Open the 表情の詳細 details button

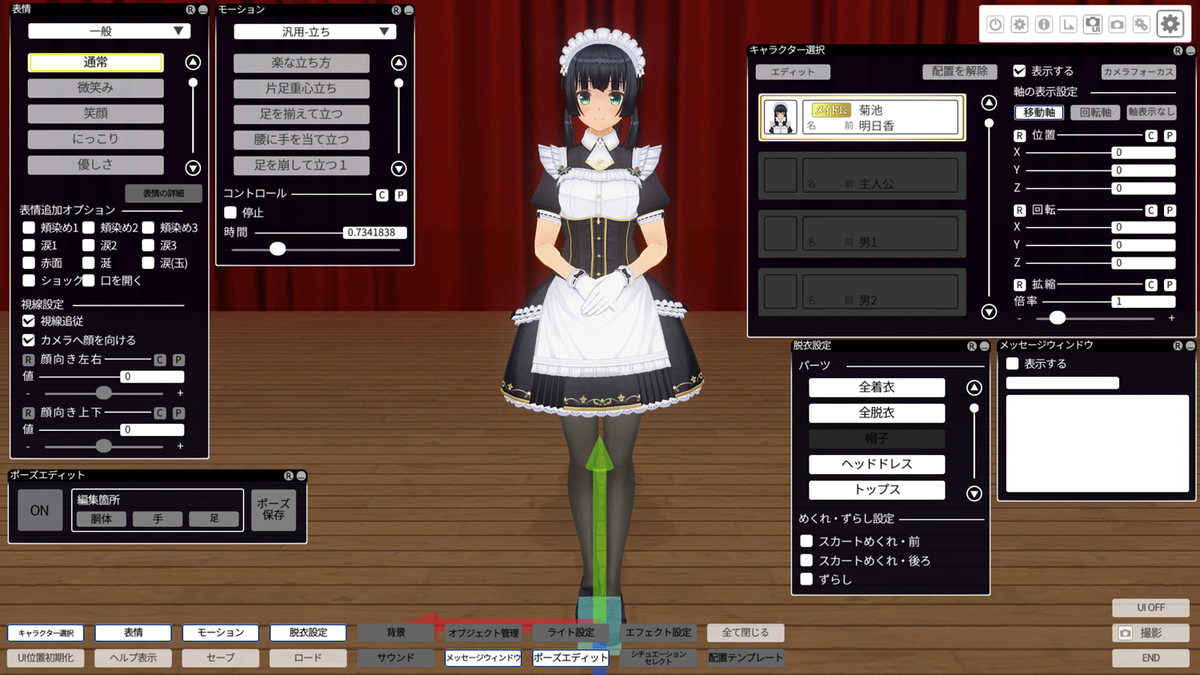pos(163,193)
